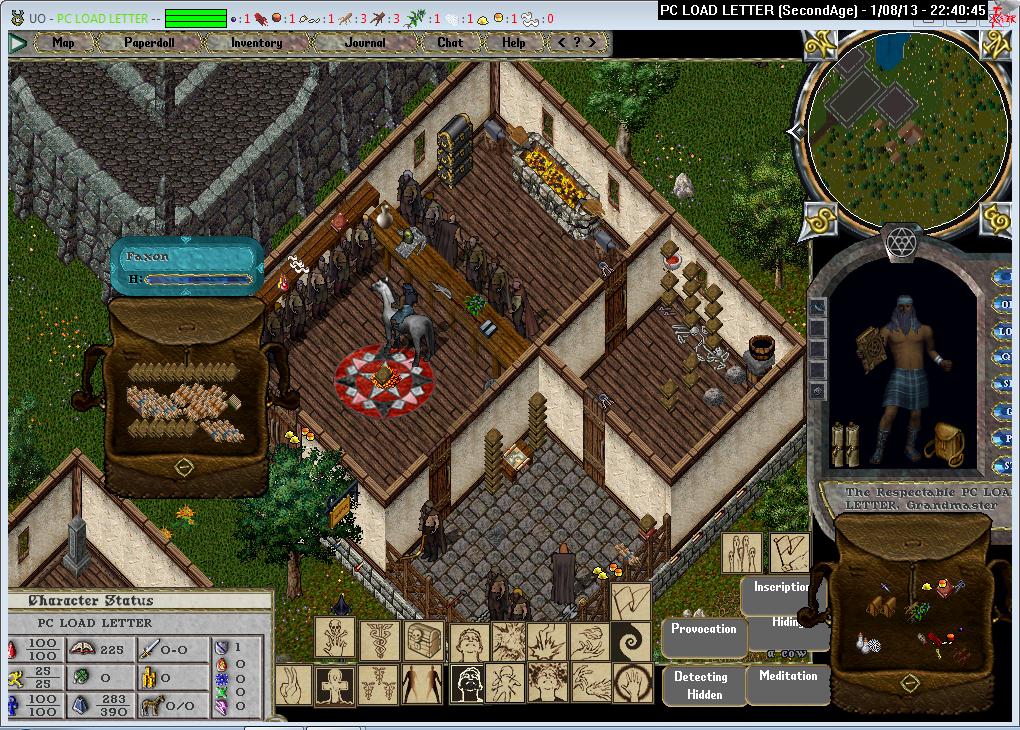The height and width of the screenshot is (730, 1020).
Task: Click the green arrow menu bar toggle
Action: [x=18, y=43]
